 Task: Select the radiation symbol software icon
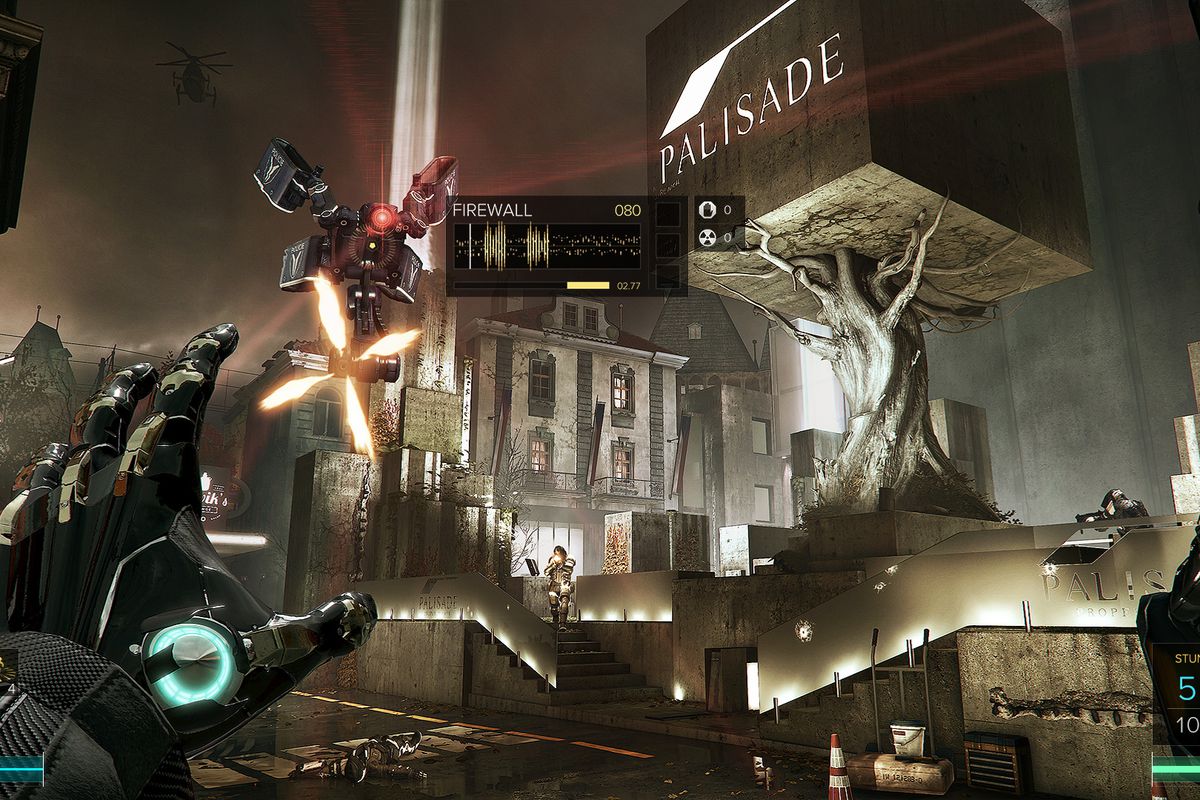(x=708, y=237)
